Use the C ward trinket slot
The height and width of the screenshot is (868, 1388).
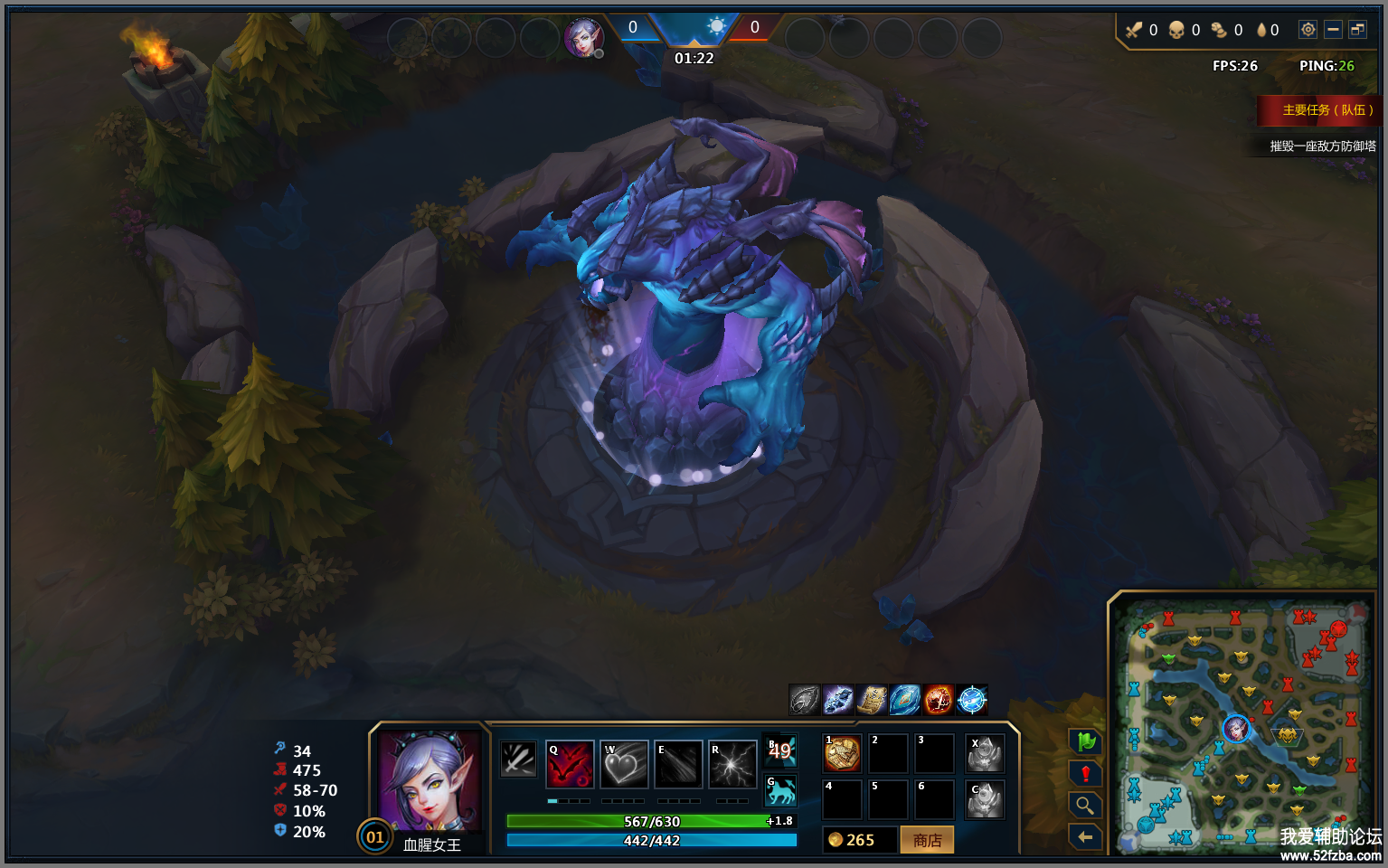(x=985, y=800)
